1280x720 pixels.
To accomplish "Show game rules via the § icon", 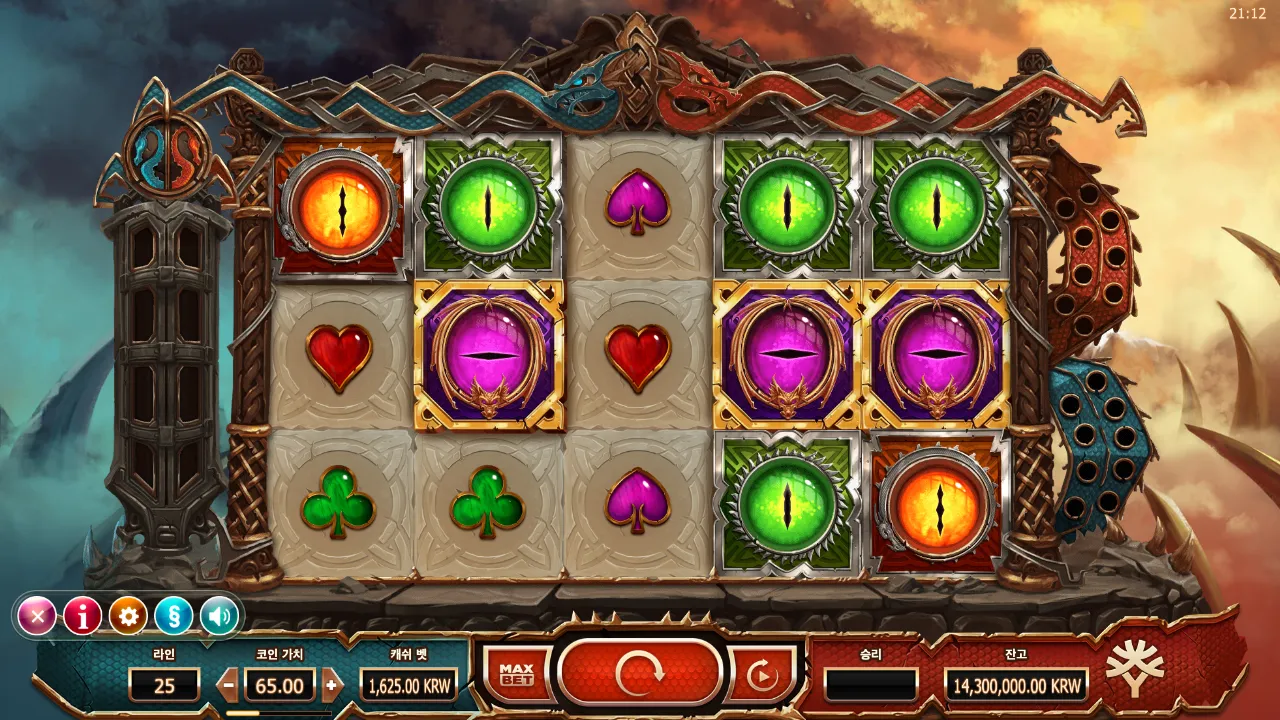I will click(173, 616).
